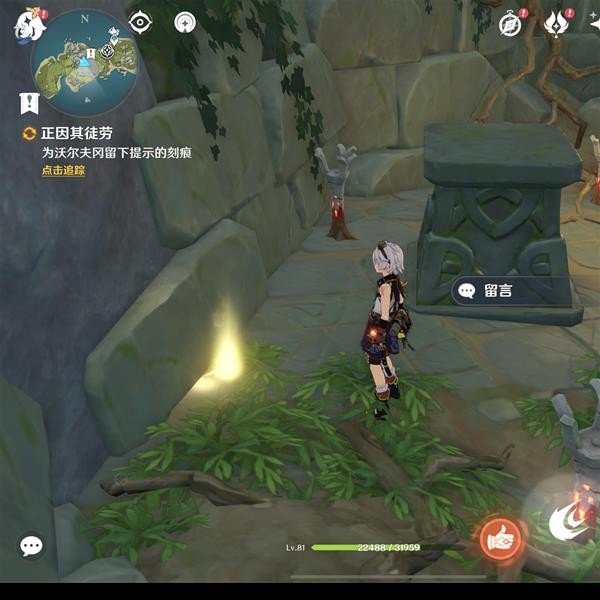Screen dimensions: 600x600
Task: Open the Paimon menu
Action: coord(27,27)
